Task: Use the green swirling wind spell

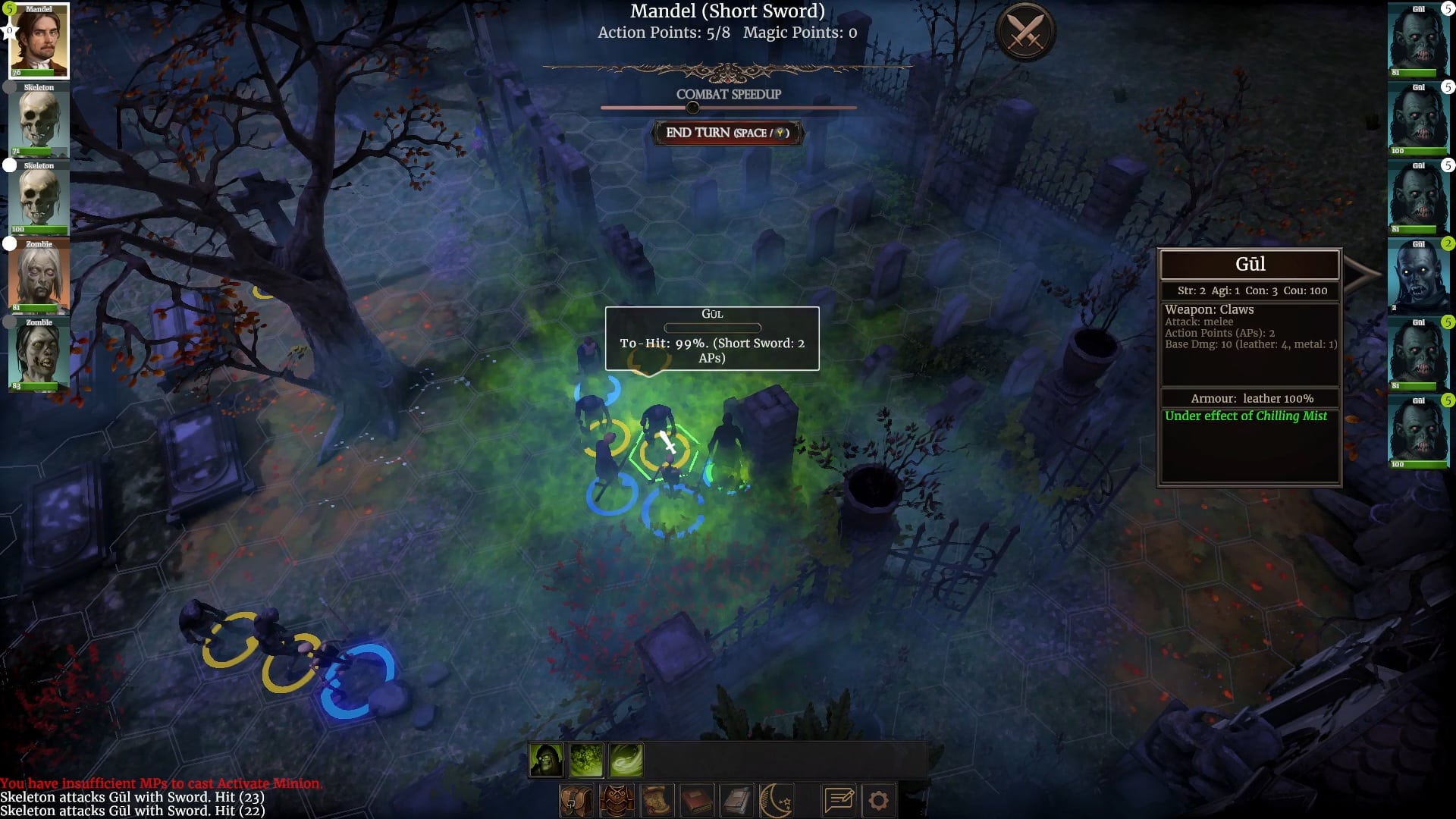Action: point(626,760)
